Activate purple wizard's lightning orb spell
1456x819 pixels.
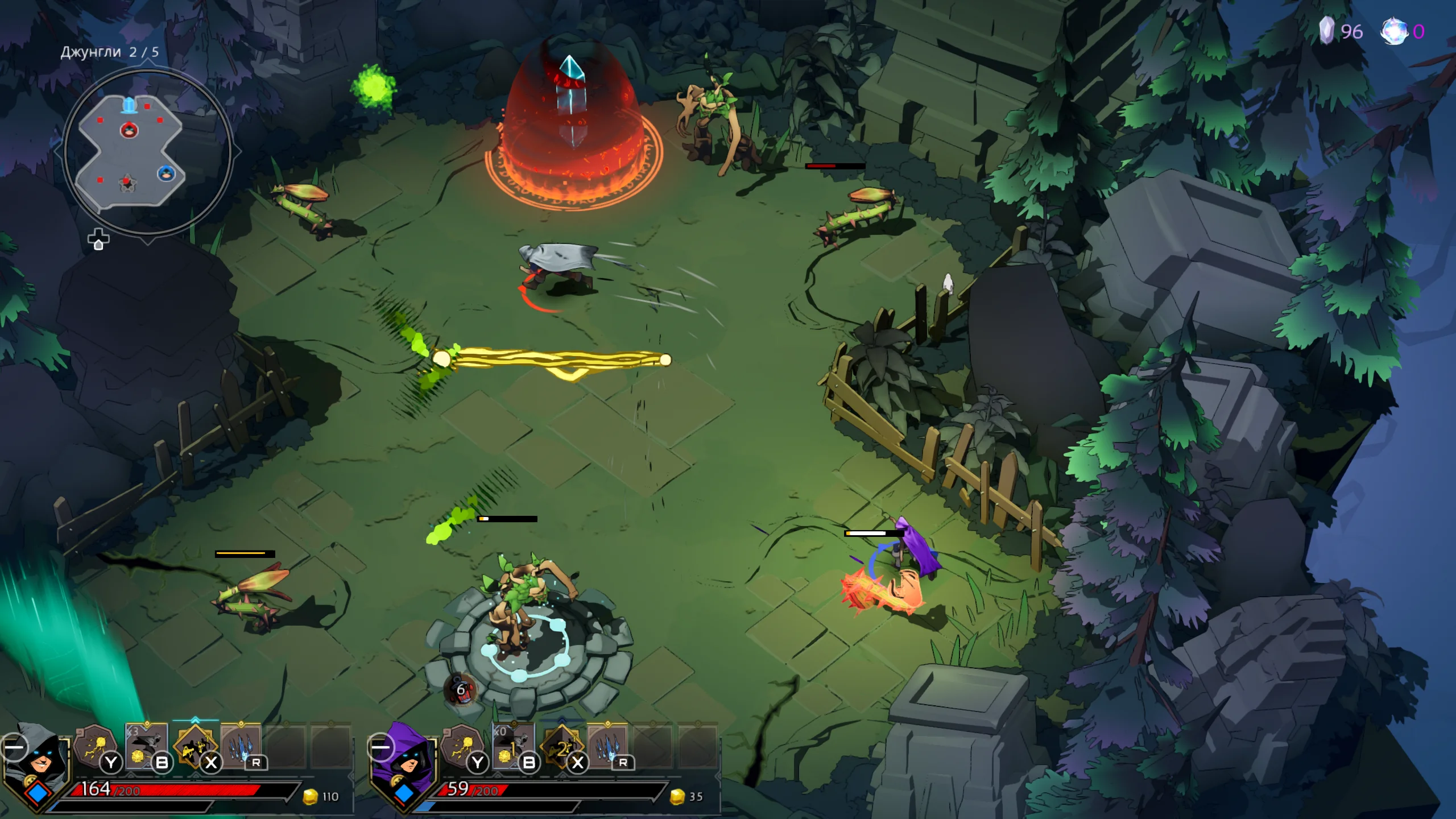coord(462,745)
